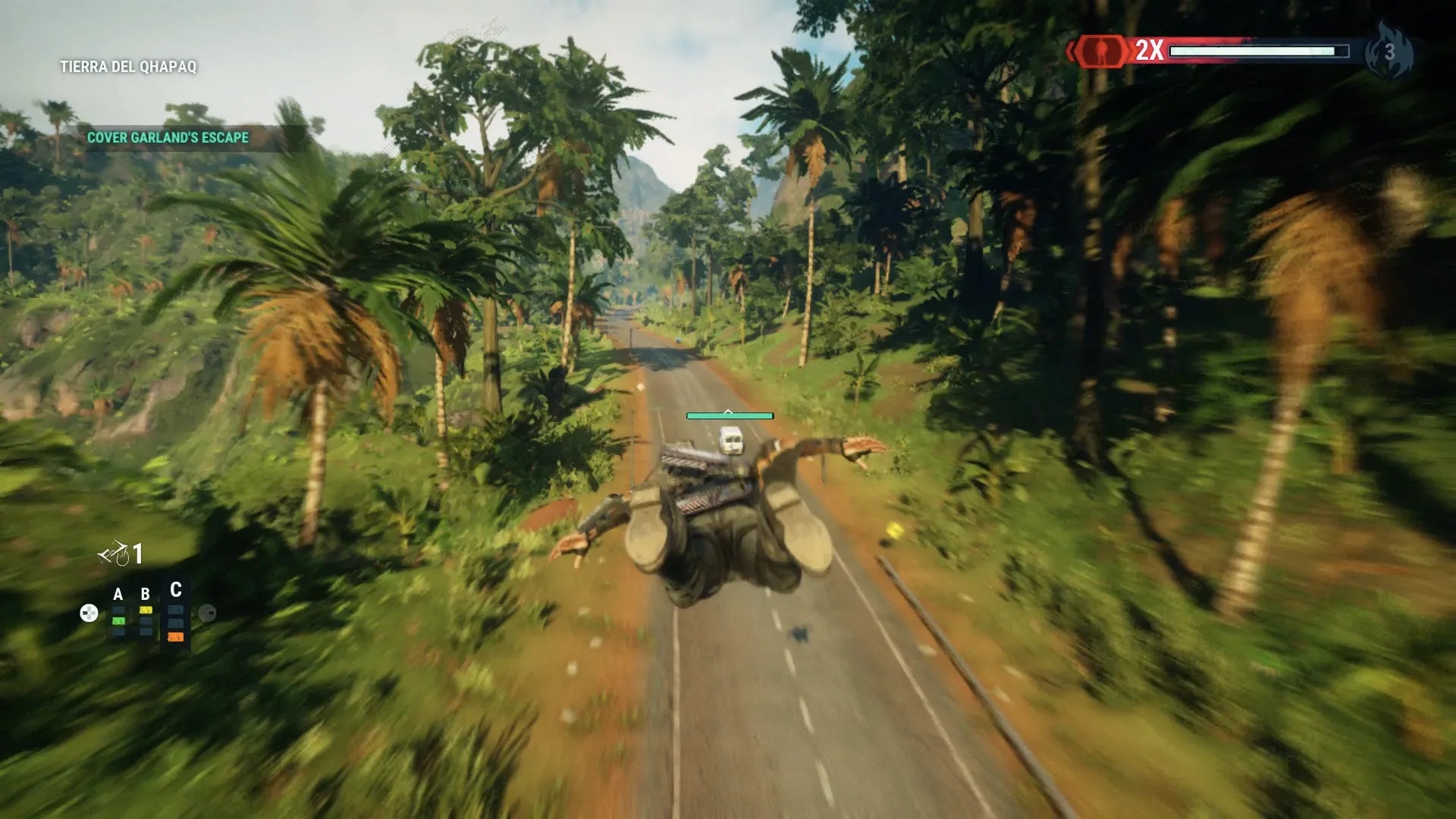Select the yellow mod slot under loadout B

pos(146,610)
